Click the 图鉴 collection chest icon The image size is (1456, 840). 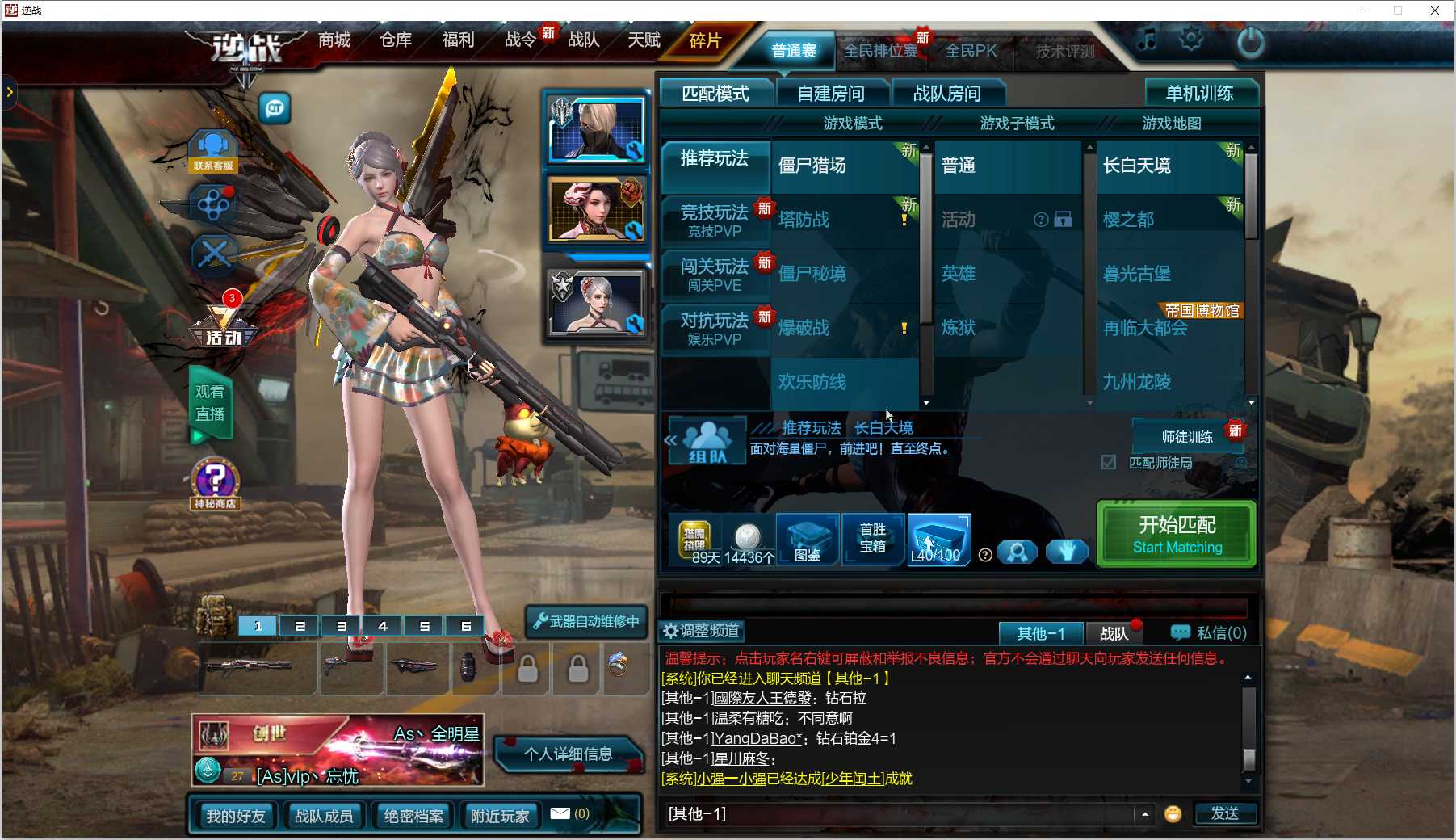pyautogui.click(x=806, y=540)
